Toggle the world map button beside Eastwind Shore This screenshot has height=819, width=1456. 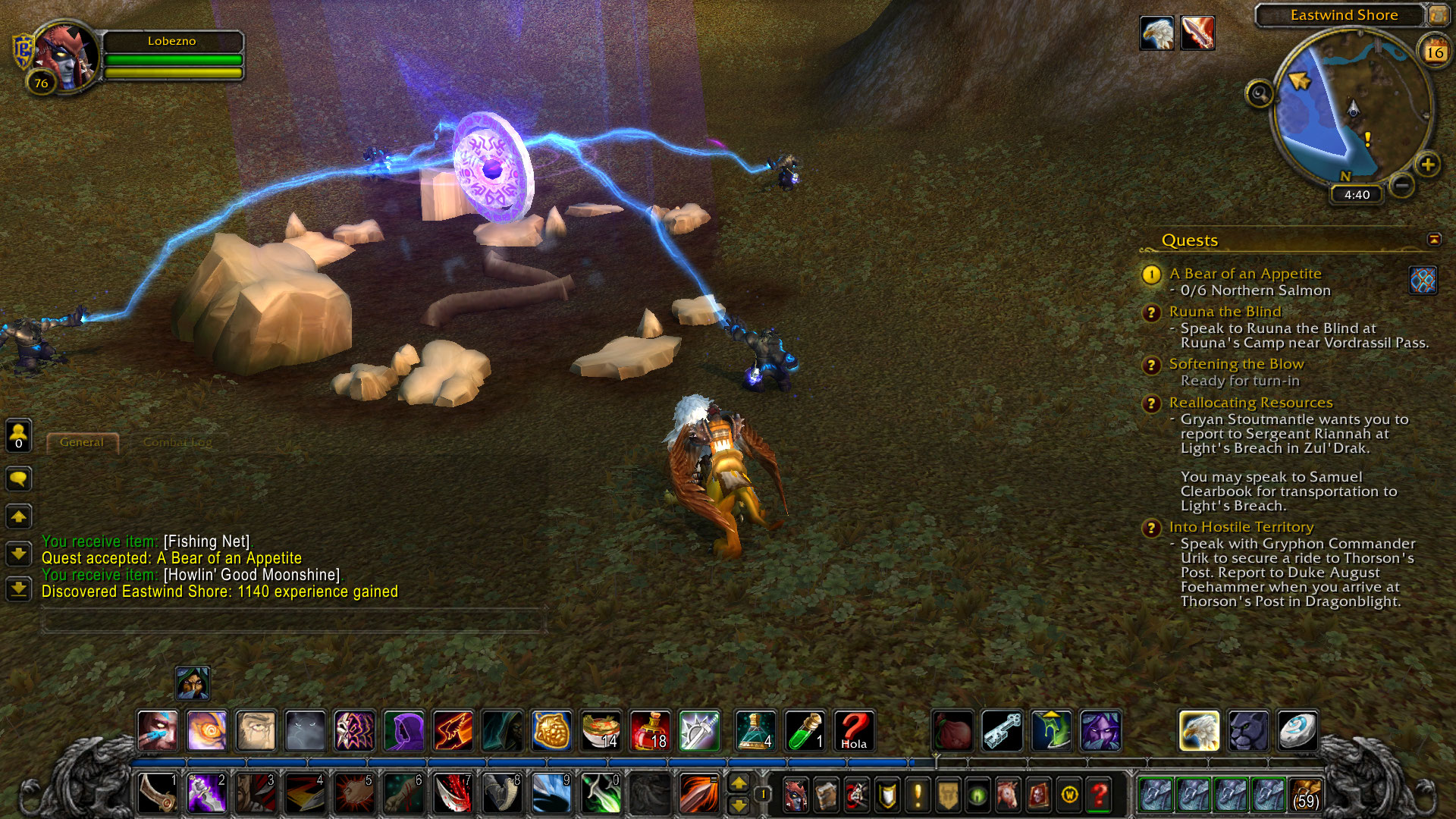[x=1437, y=14]
